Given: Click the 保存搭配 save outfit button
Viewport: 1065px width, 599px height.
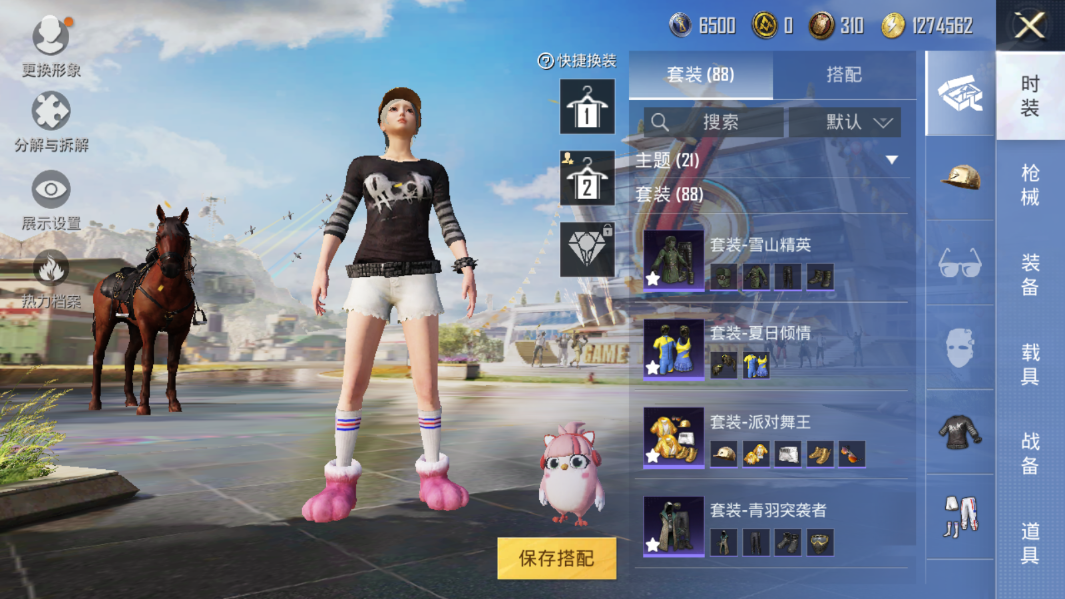Looking at the screenshot, I should [556, 558].
